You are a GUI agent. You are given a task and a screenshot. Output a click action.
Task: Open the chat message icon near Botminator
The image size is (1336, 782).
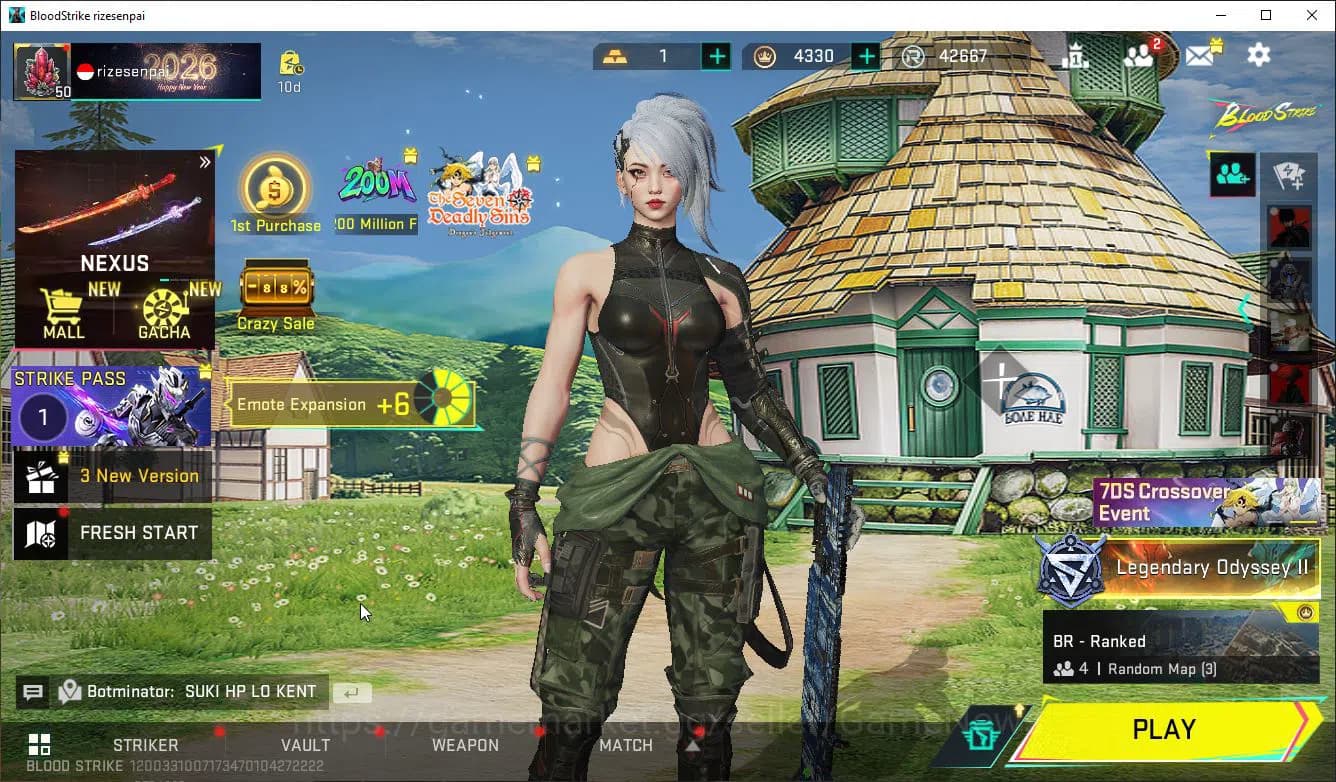[33, 691]
